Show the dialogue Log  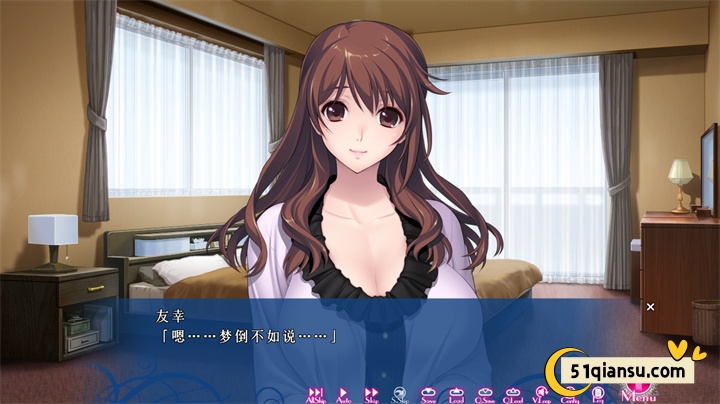point(598,394)
